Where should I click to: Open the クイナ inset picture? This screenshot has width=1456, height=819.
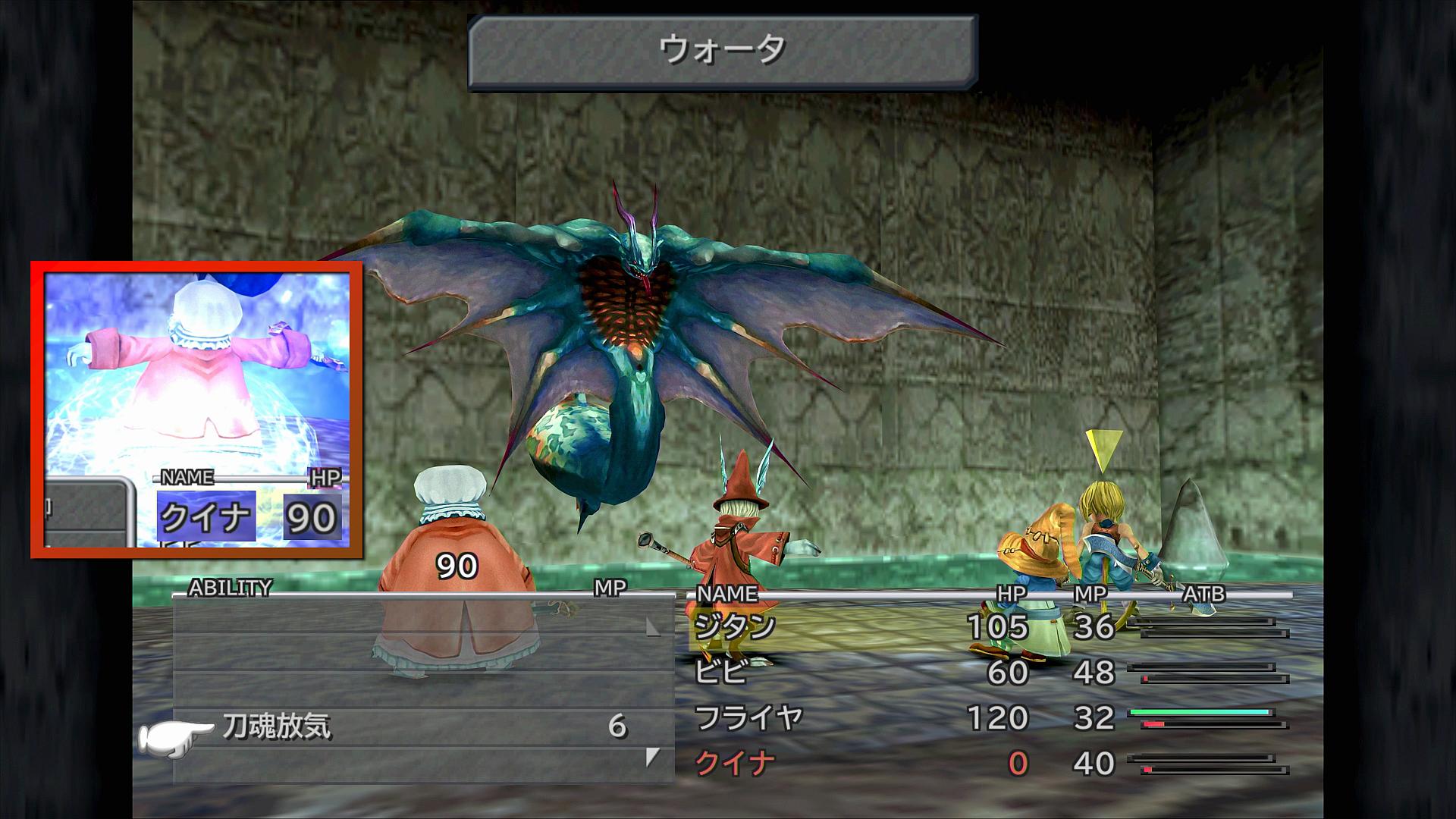pyautogui.click(x=196, y=409)
